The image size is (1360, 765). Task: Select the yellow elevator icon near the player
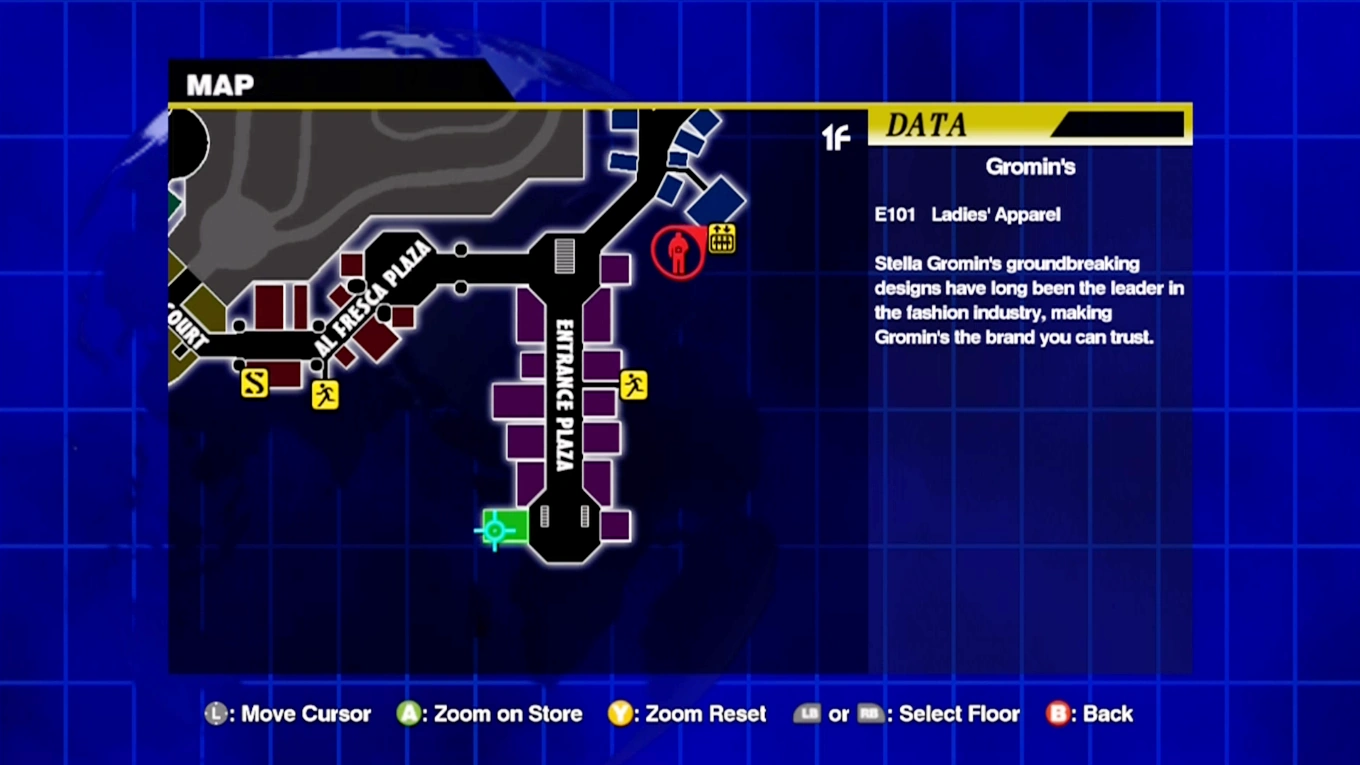point(720,238)
